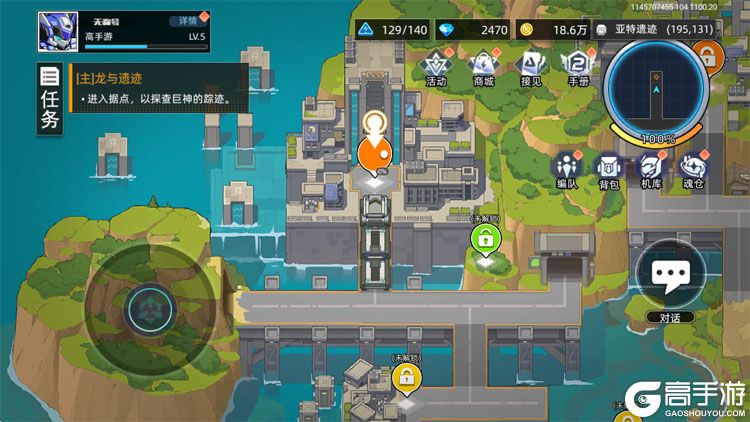750x422 pixels.
Task: Open the 背包 backpack inventory
Action: (609, 170)
